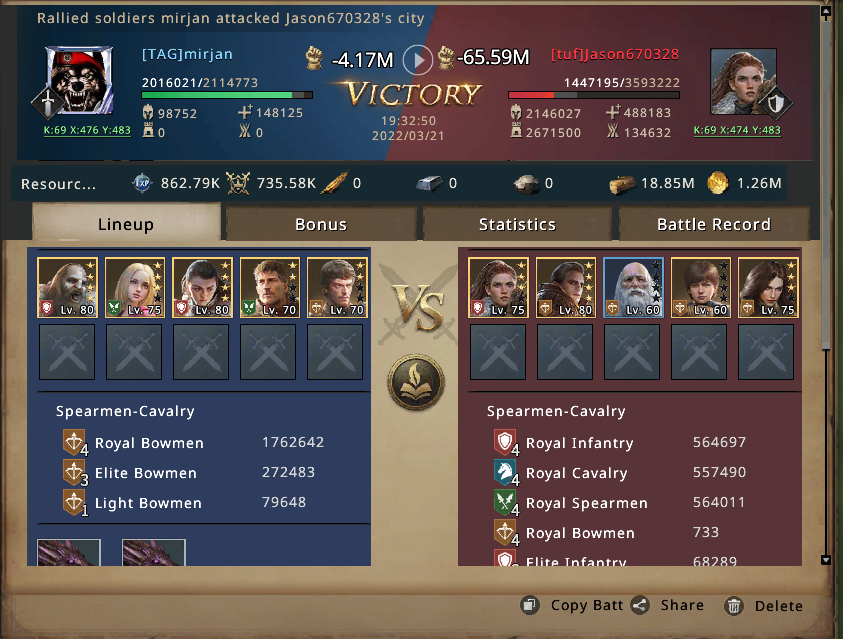The height and width of the screenshot is (639, 843).
Task: Open the round book emblem below VS
Action: pyautogui.click(x=416, y=380)
